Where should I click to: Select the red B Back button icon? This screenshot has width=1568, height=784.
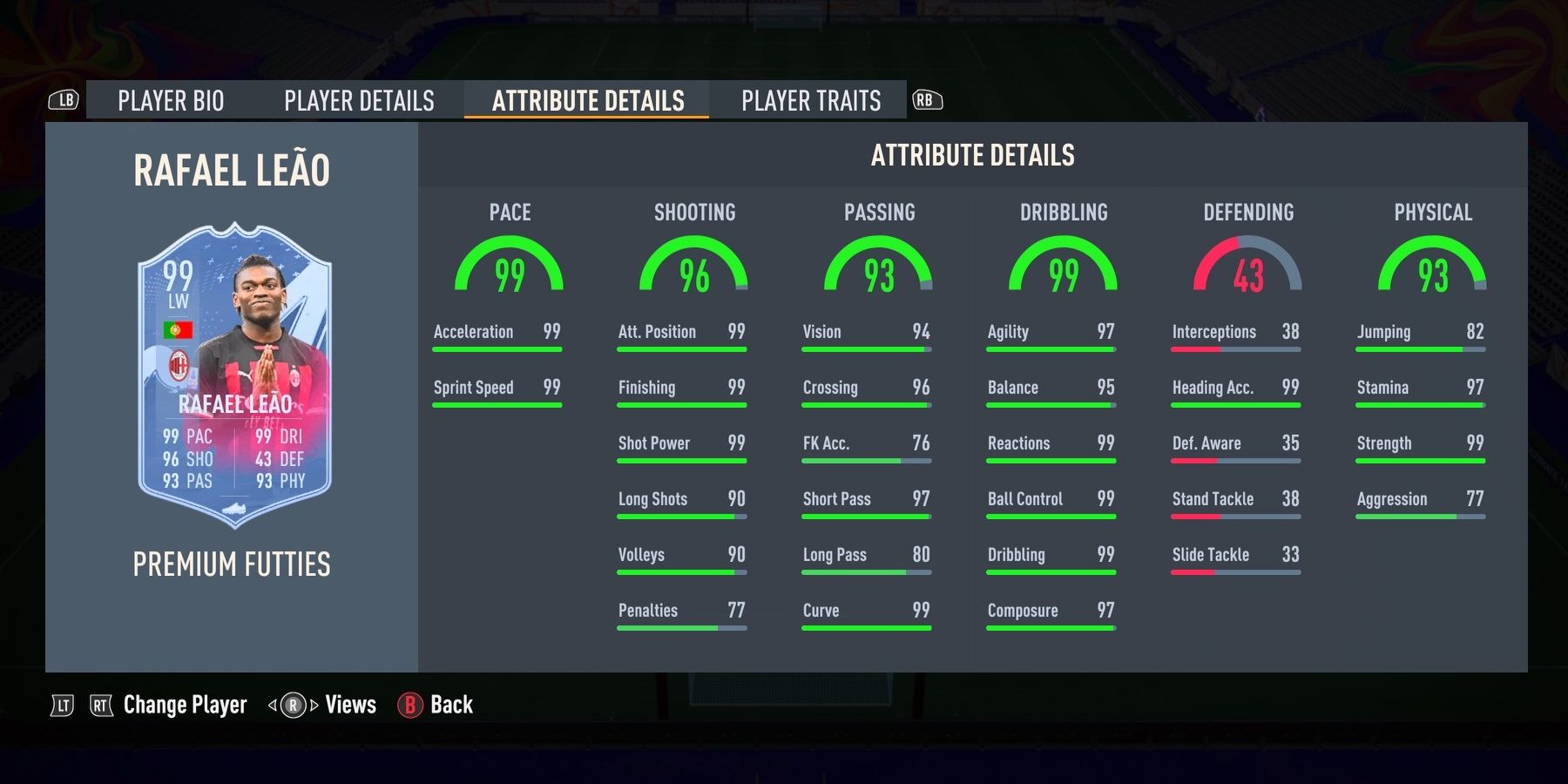(x=409, y=705)
